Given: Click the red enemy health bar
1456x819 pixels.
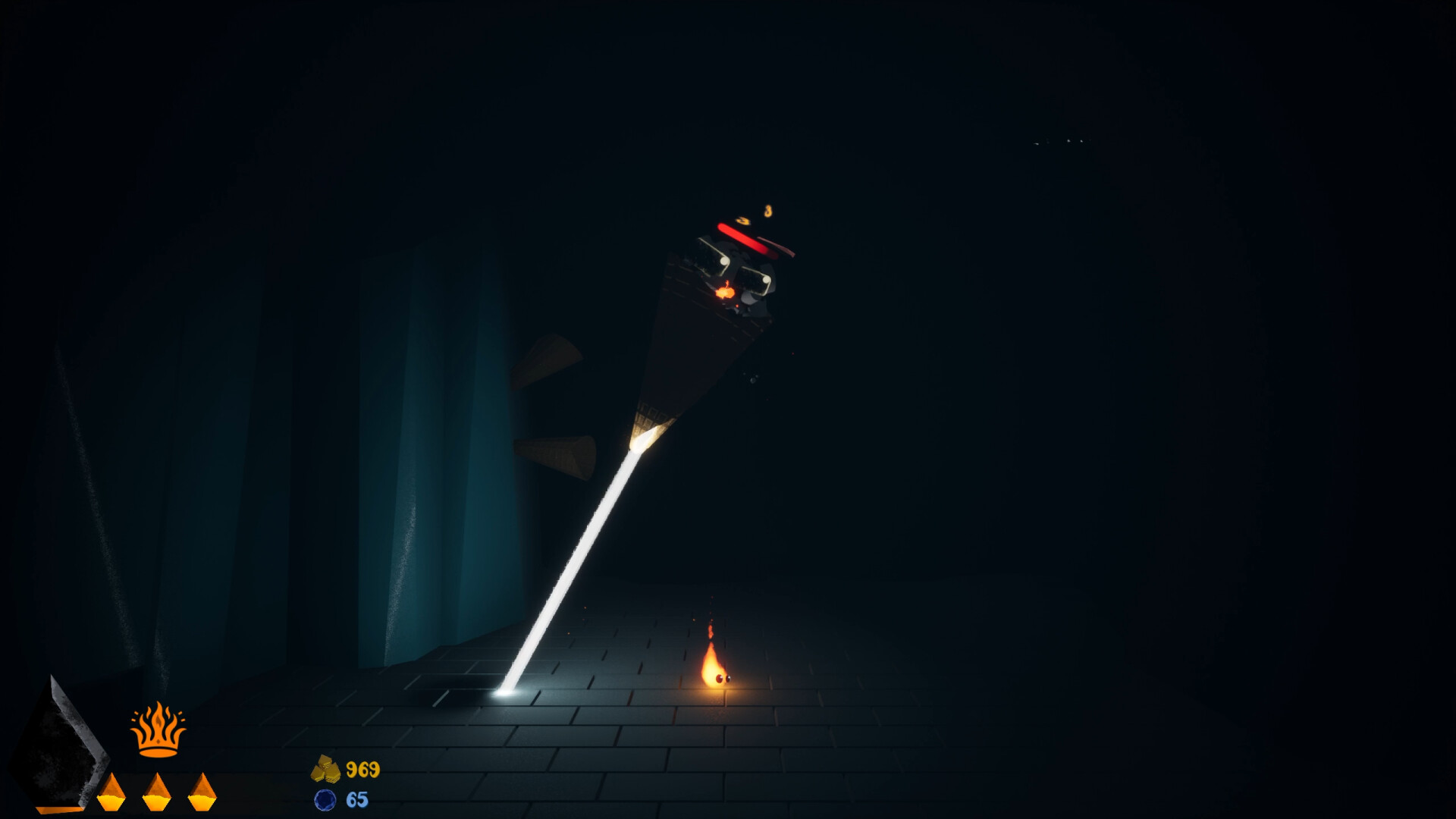Looking at the screenshot, I should coord(743,240).
